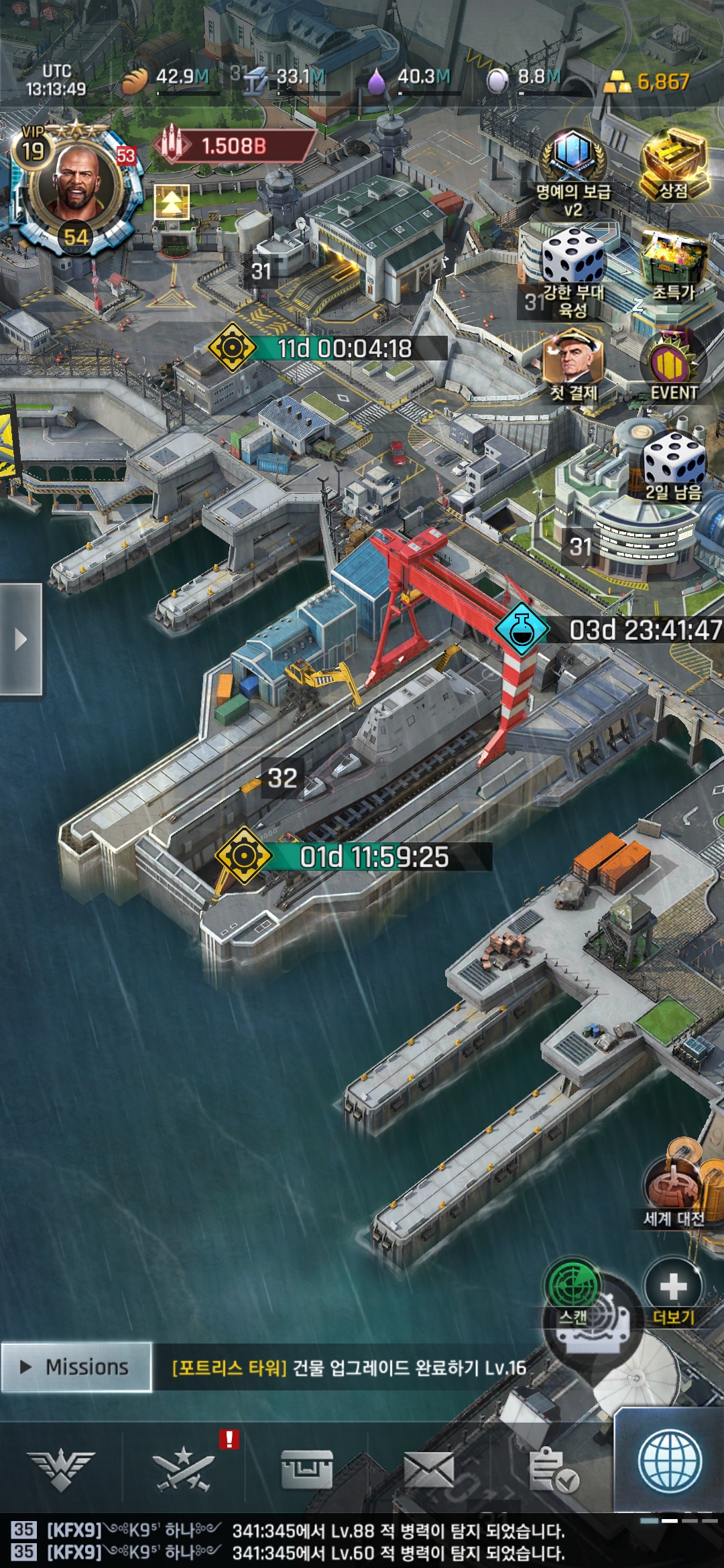Open the 첫 결제 first purchase offer
Image resolution: width=724 pixels, height=1568 pixels.
tap(573, 369)
